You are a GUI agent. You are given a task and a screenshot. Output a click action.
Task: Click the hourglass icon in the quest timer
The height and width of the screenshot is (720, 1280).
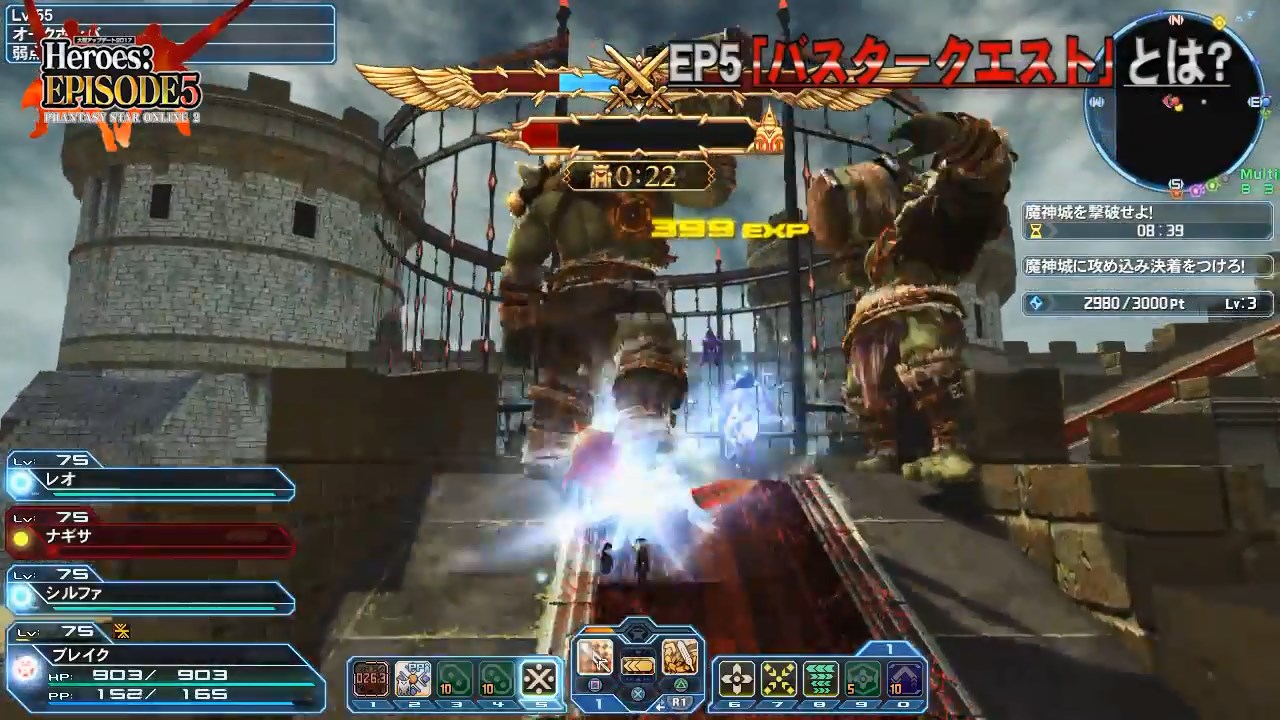pyautogui.click(x=1036, y=231)
